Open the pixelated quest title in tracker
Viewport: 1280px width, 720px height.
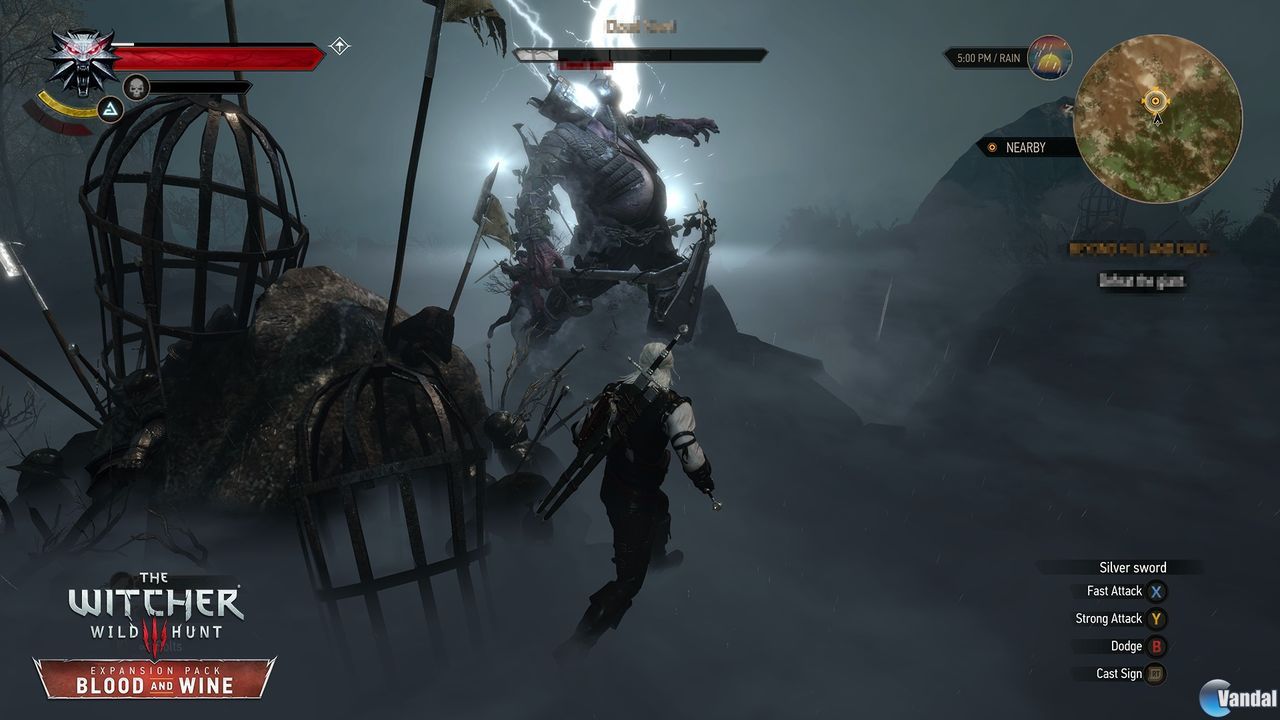(x=1139, y=249)
